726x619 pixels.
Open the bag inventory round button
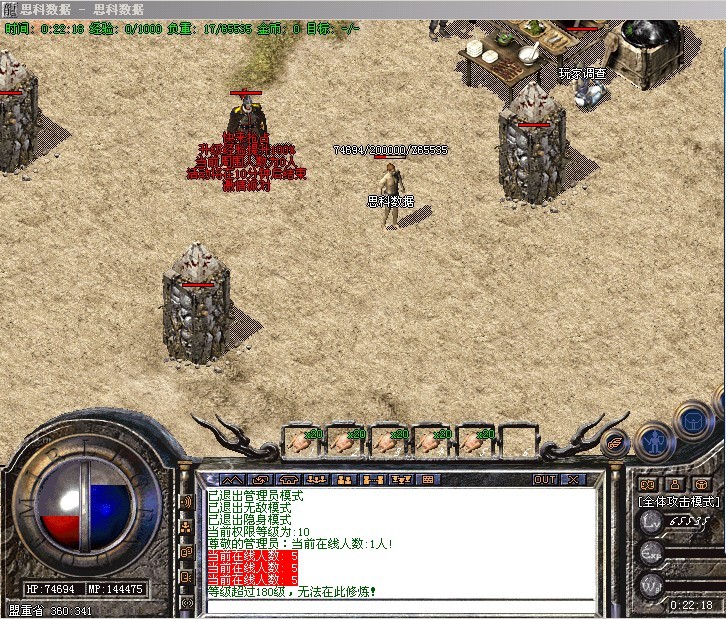[x=692, y=421]
